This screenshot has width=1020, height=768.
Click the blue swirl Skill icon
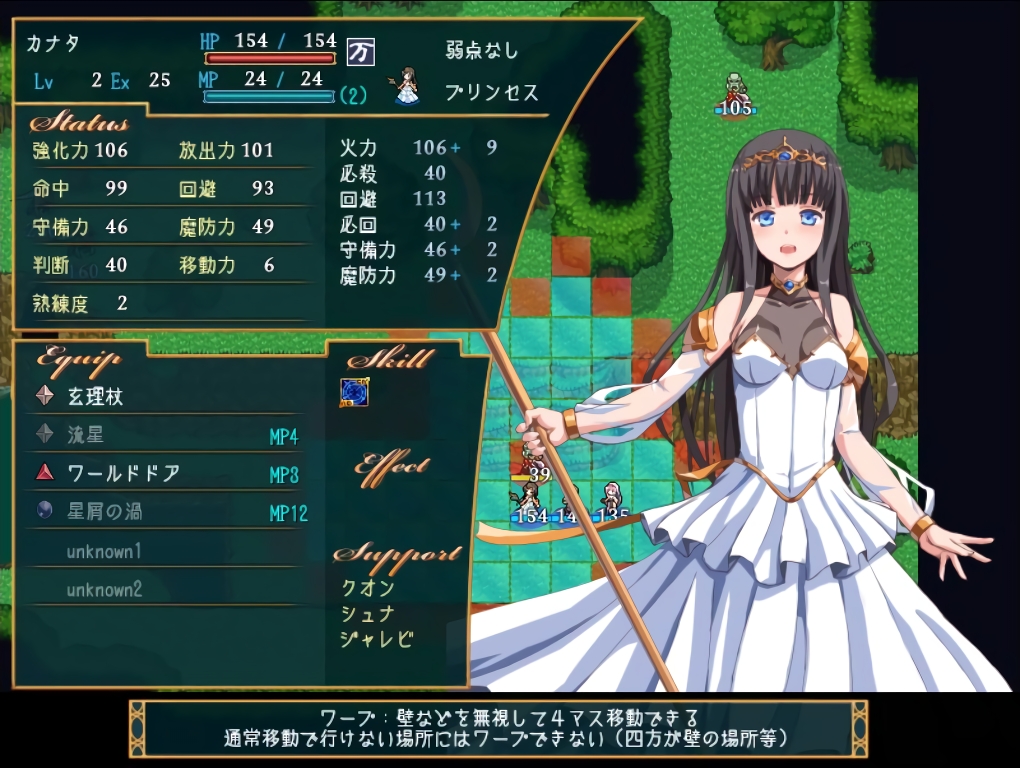354,391
